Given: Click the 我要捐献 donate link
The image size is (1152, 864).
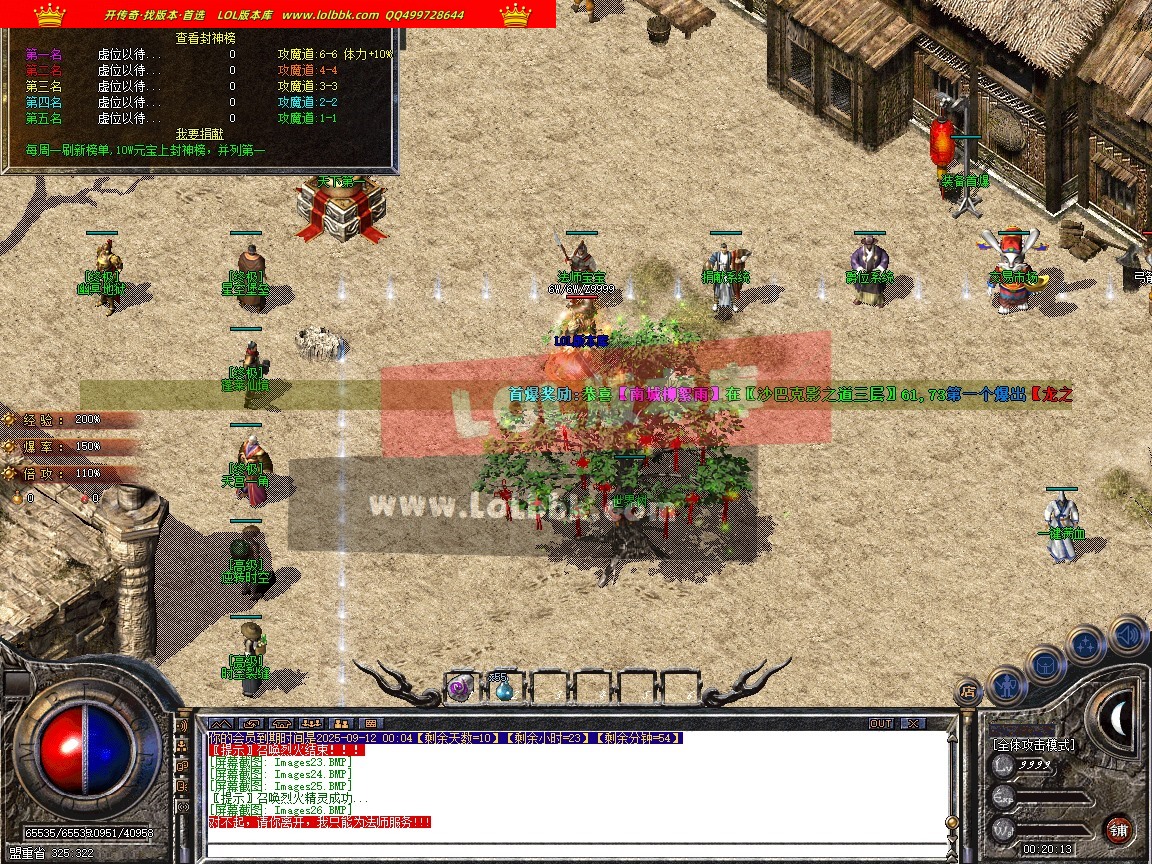Looking at the screenshot, I should click(200, 133).
